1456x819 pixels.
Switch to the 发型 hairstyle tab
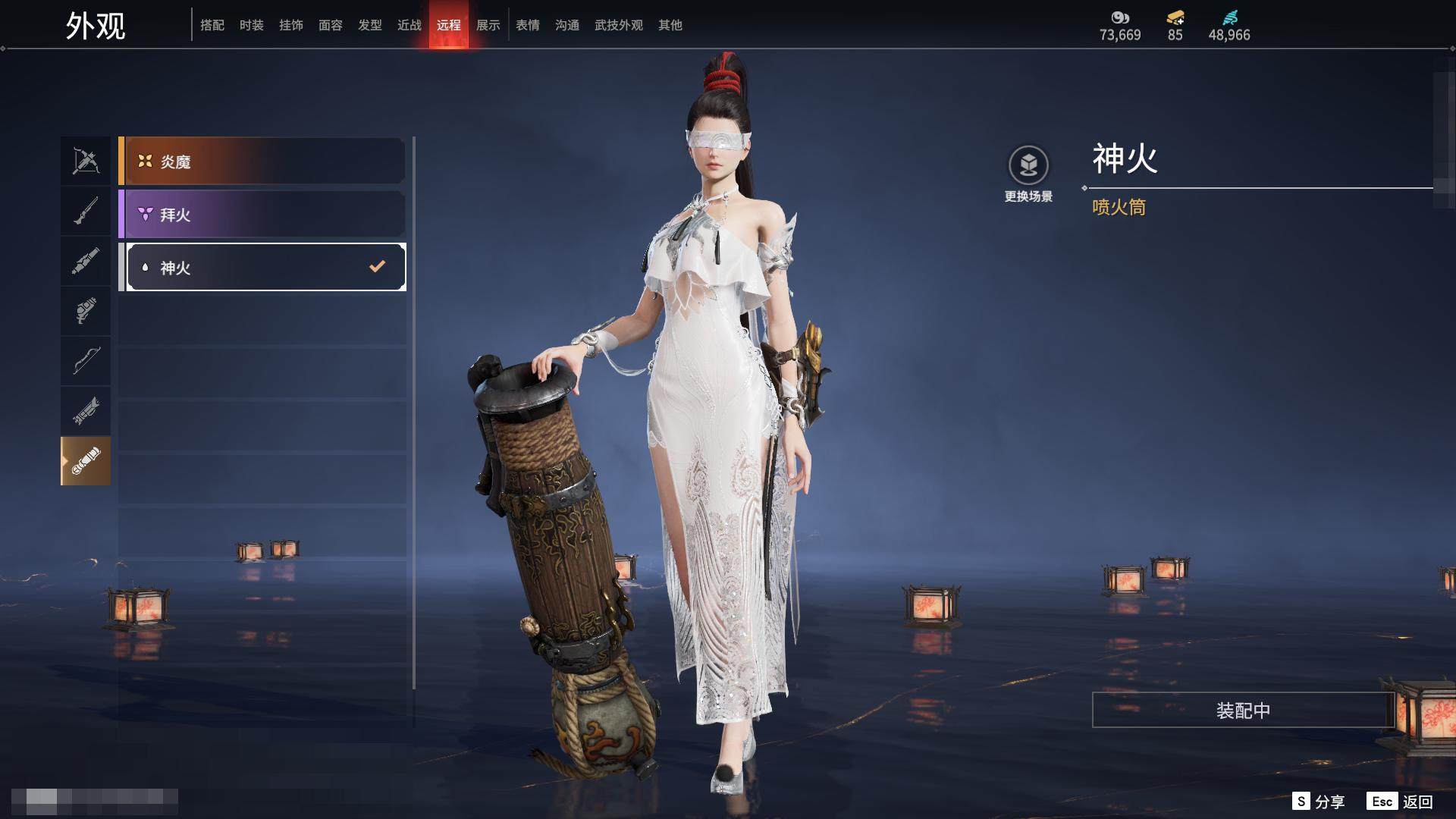click(x=370, y=25)
